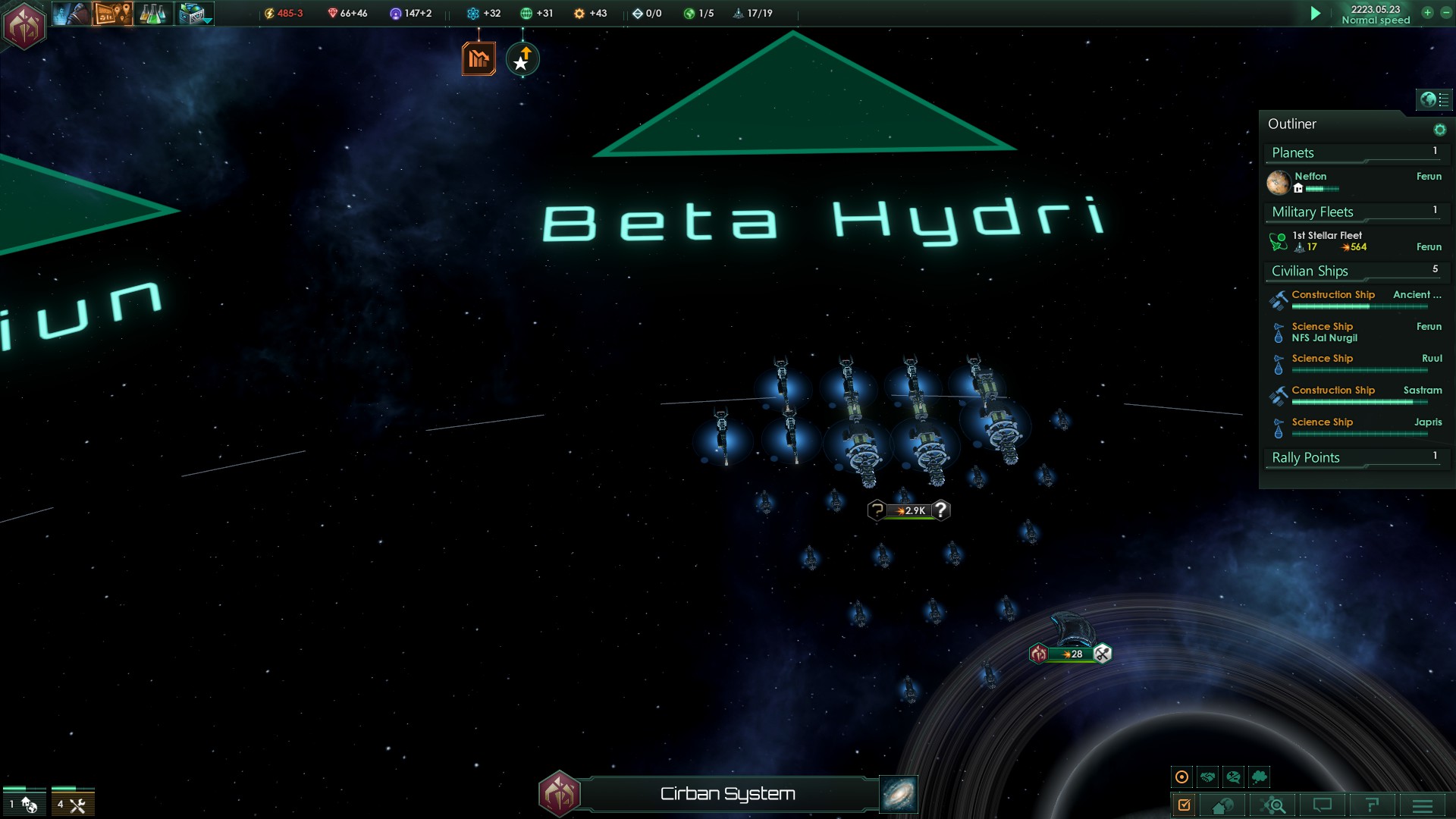Toggle the handshake diplomatic map mode
The image size is (1456, 819).
[1208, 777]
